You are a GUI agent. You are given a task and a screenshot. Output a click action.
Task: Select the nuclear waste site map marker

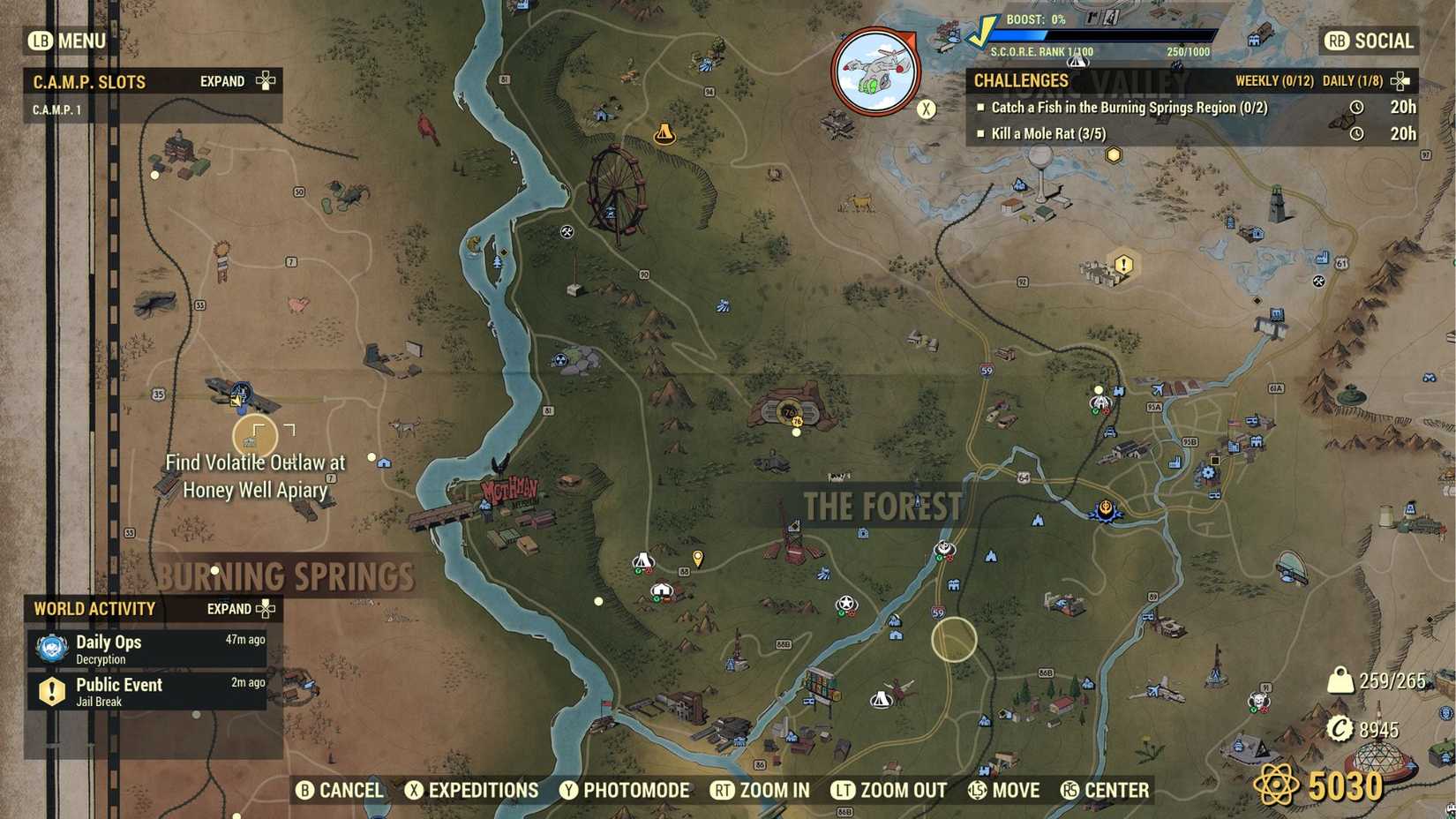[559, 358]
